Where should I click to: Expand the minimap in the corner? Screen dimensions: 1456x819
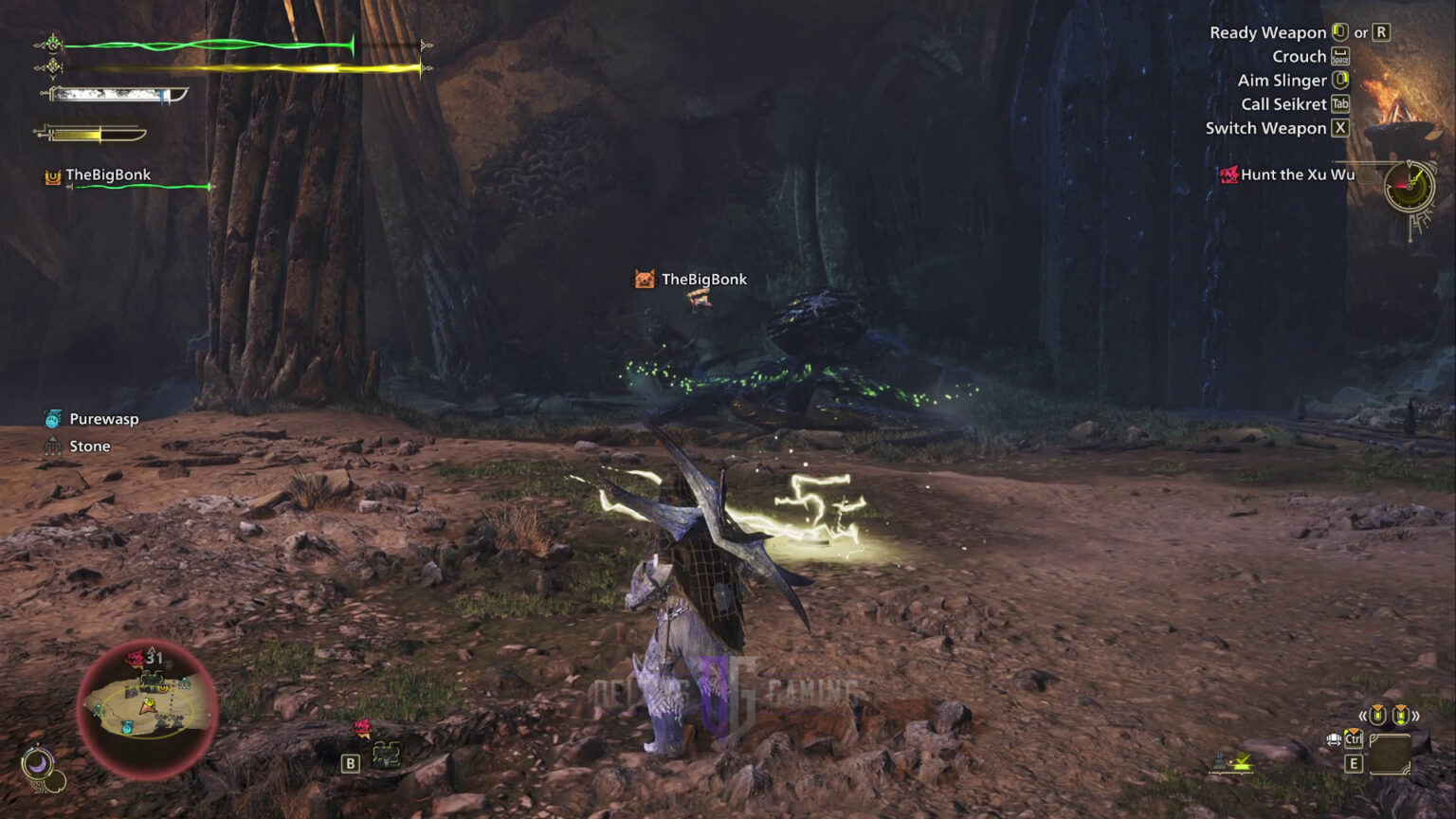pos(147,706)
